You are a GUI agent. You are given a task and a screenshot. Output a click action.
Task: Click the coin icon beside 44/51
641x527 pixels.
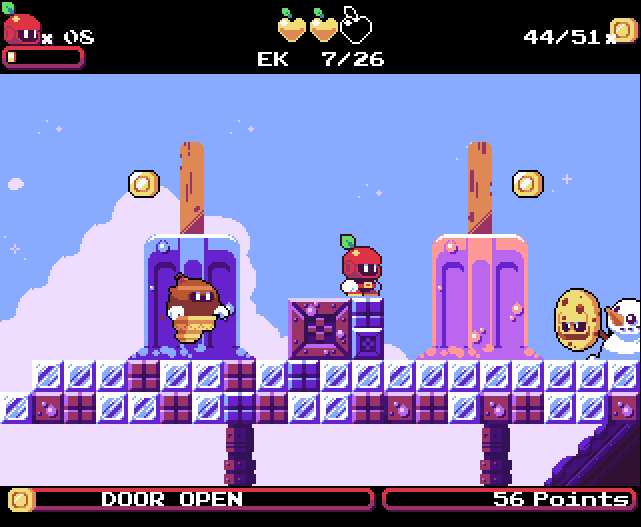click(623, 32)
